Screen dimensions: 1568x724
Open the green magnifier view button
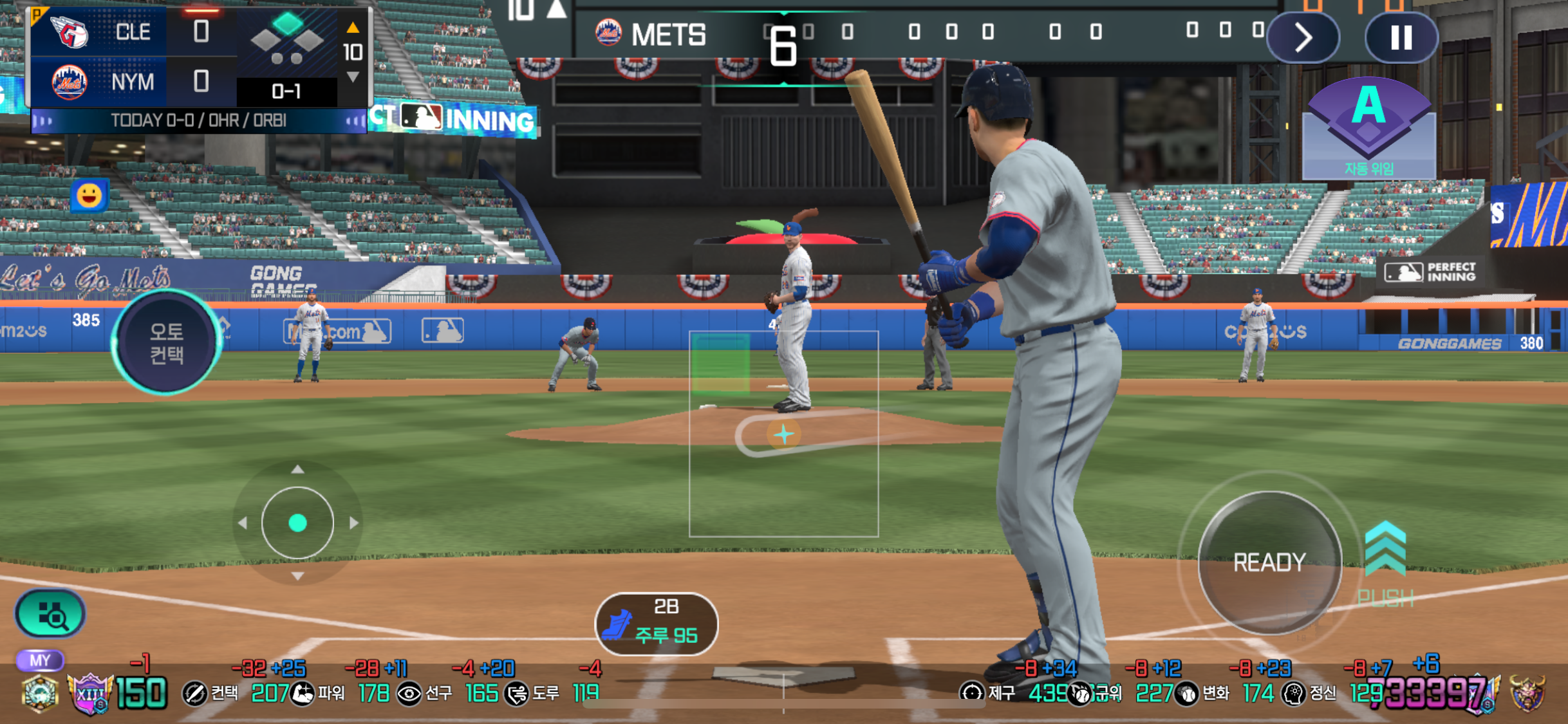(50, 615)
